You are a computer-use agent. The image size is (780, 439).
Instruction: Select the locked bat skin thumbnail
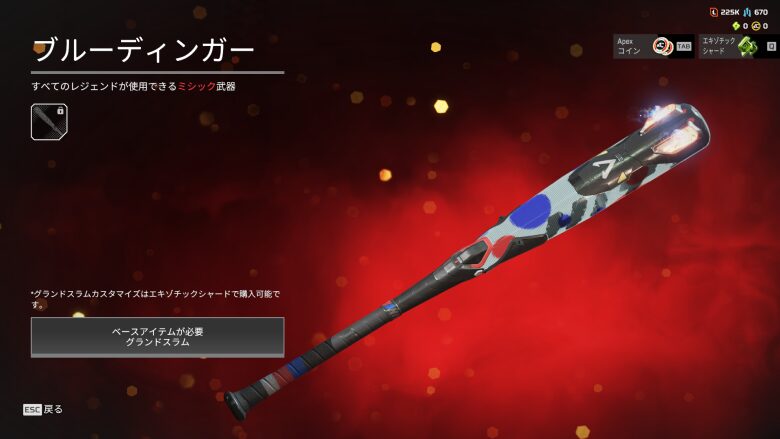[x=50, y=122]
